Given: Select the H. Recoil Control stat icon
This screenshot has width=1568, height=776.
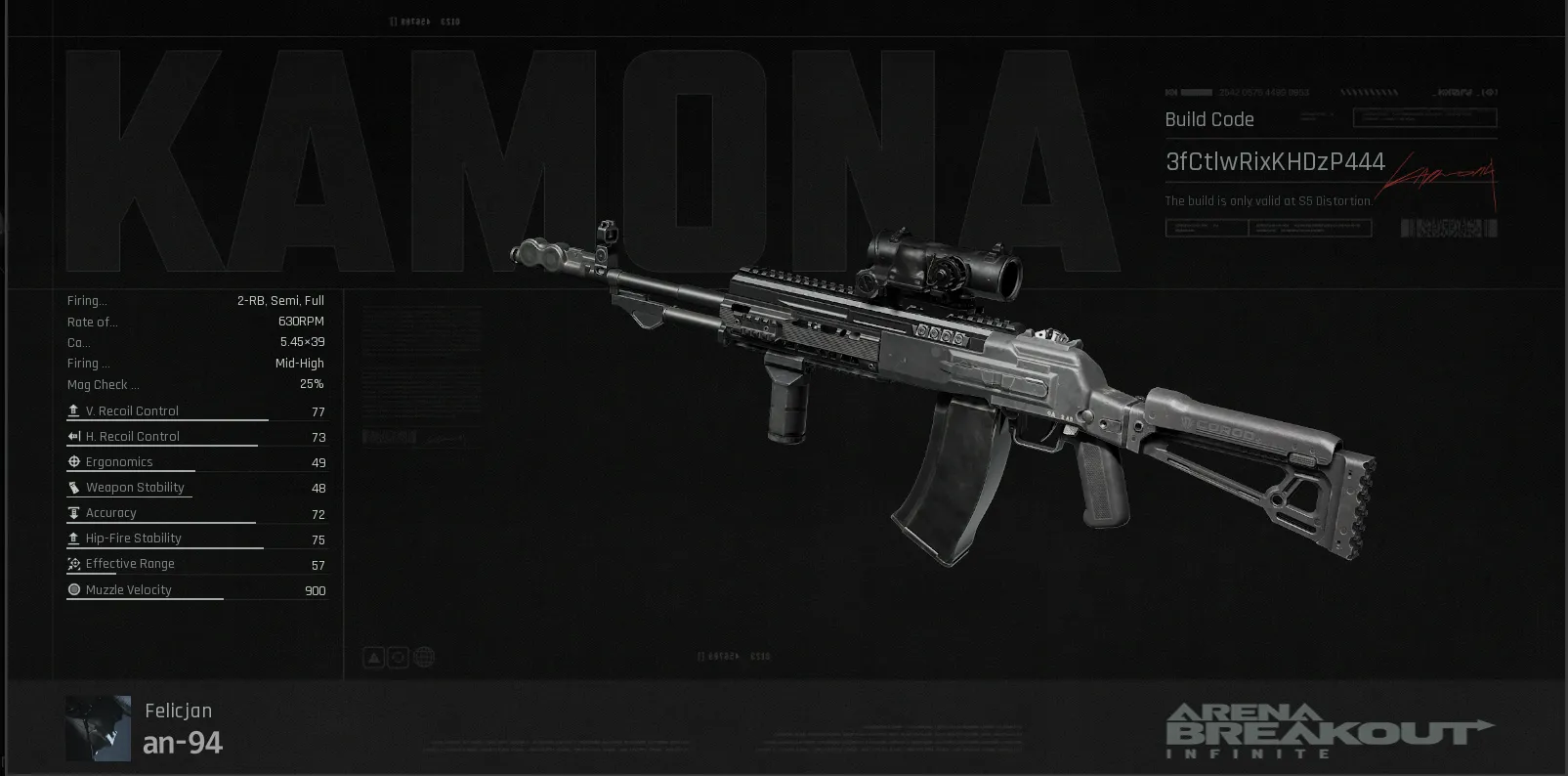Looking at the screenshot, I should point(73,436).
